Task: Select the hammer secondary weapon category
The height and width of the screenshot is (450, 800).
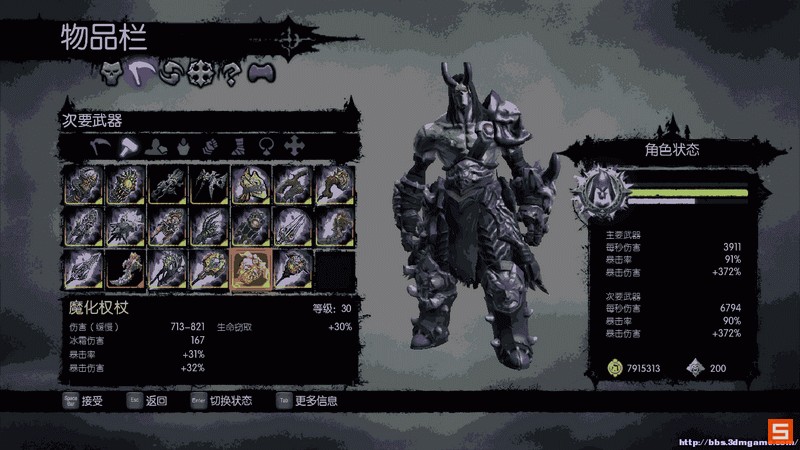Action: [127, 146]
